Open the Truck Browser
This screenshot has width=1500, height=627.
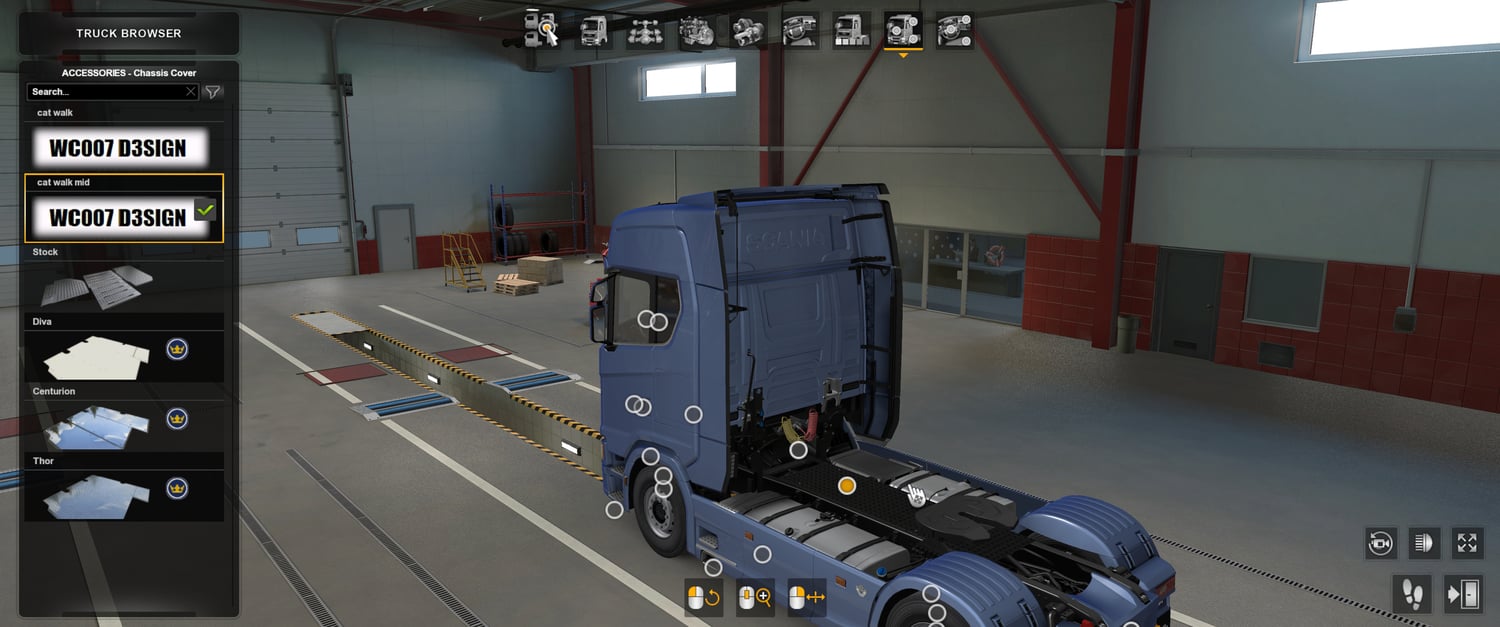(x=129, y=33)
